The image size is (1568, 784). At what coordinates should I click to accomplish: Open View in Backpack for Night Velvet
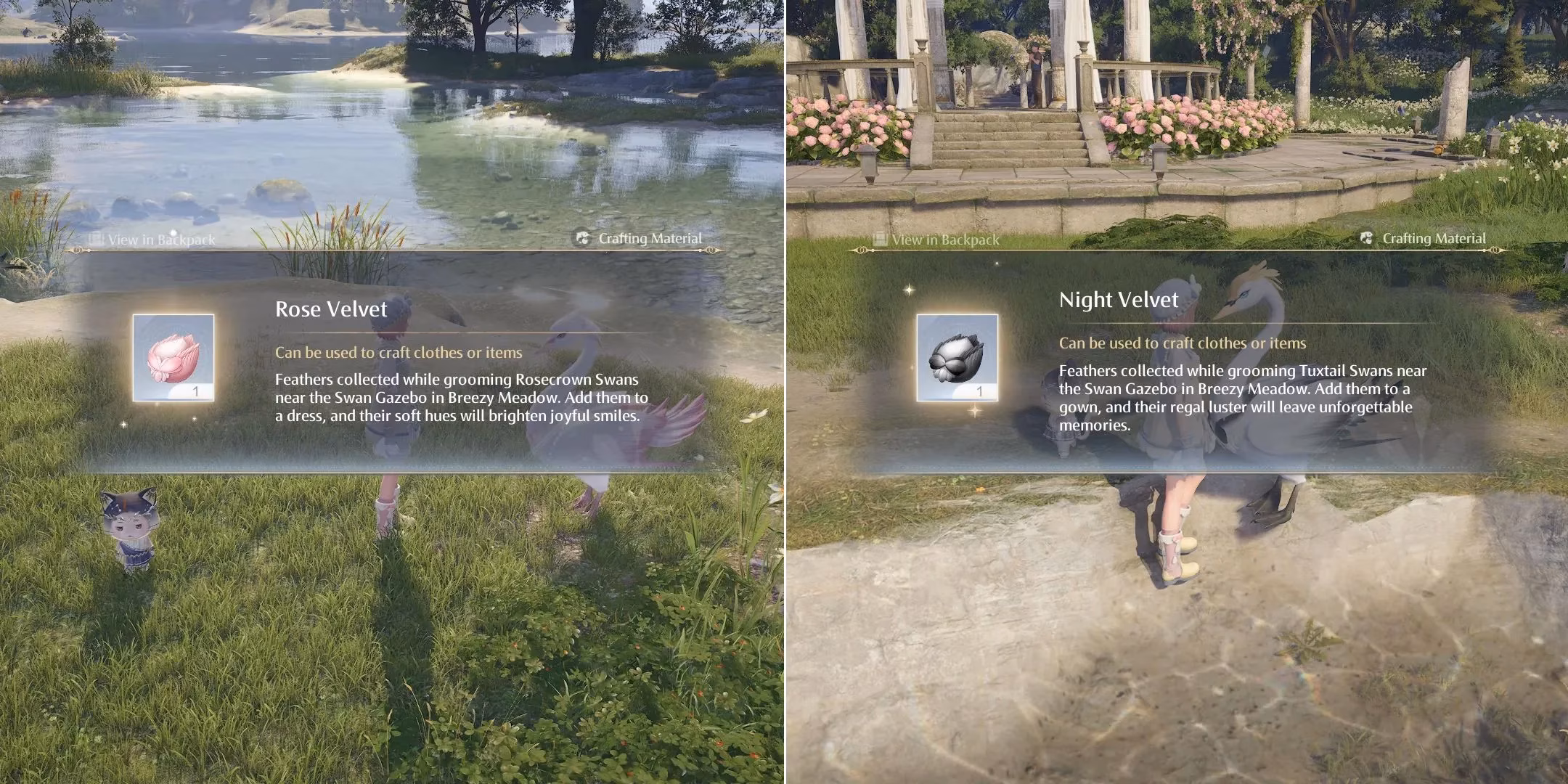tap(936, 239)
